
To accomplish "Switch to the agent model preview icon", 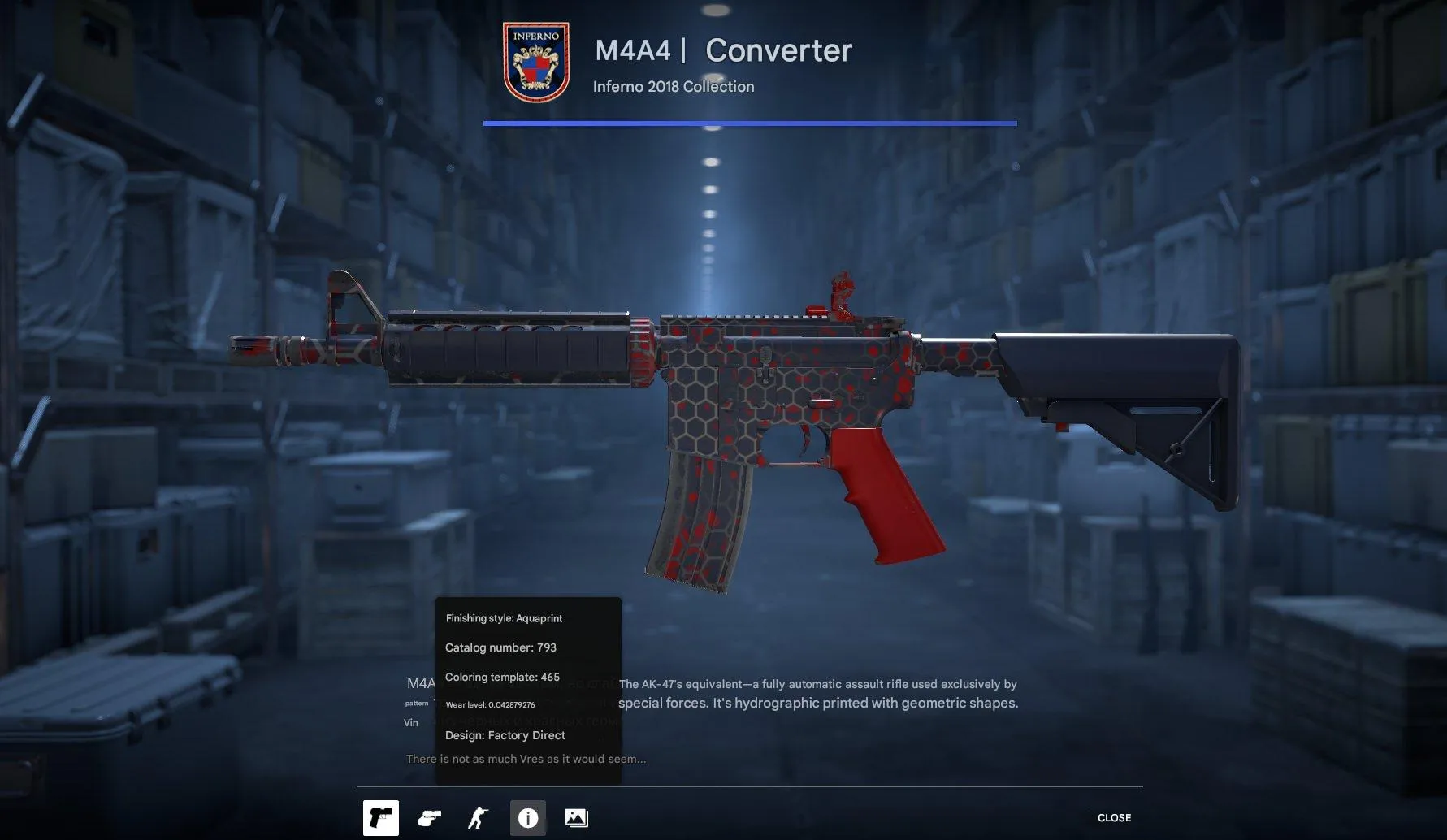I will pos(479,818).
